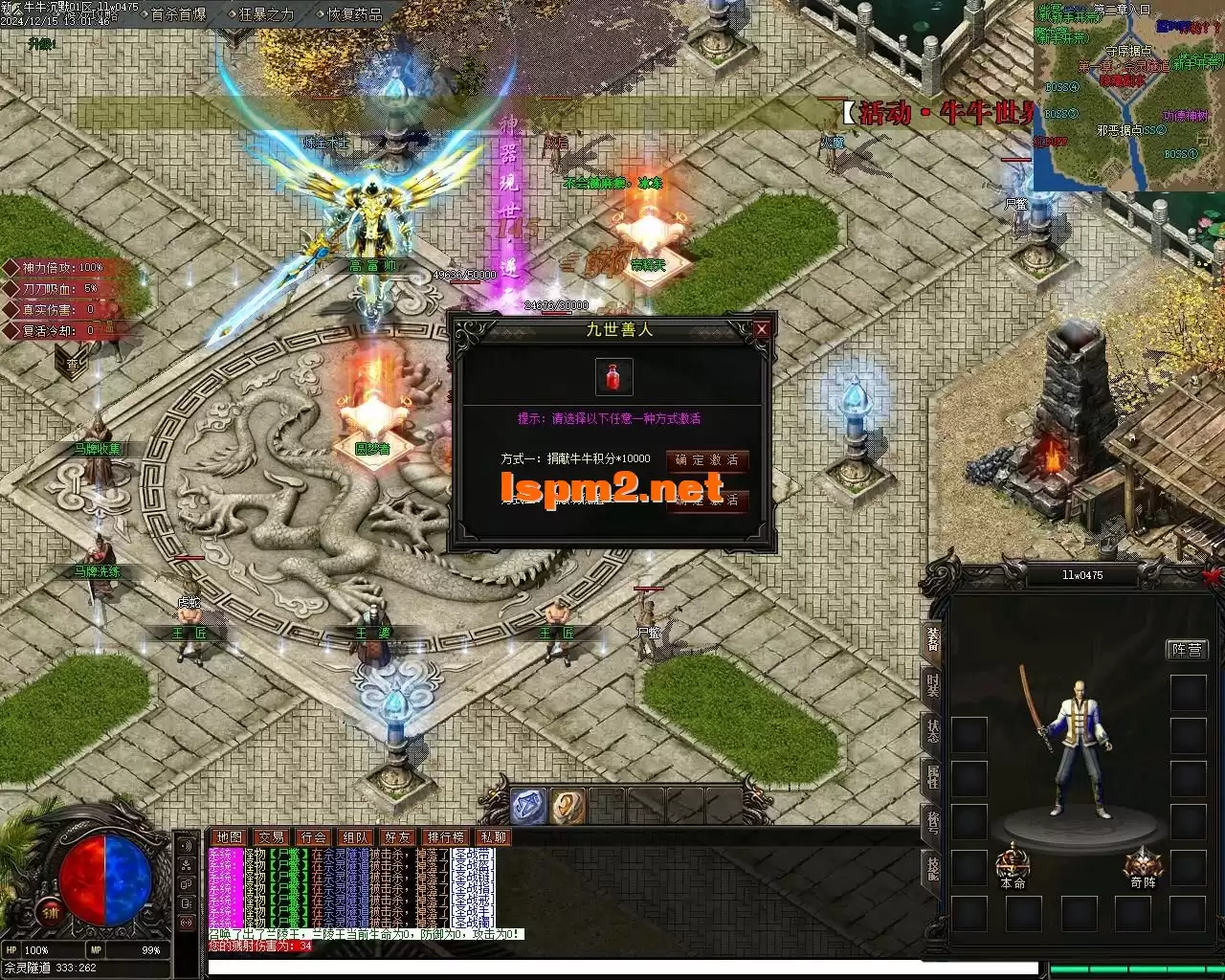Select the 本命 emblem icon

[1013, 864]
